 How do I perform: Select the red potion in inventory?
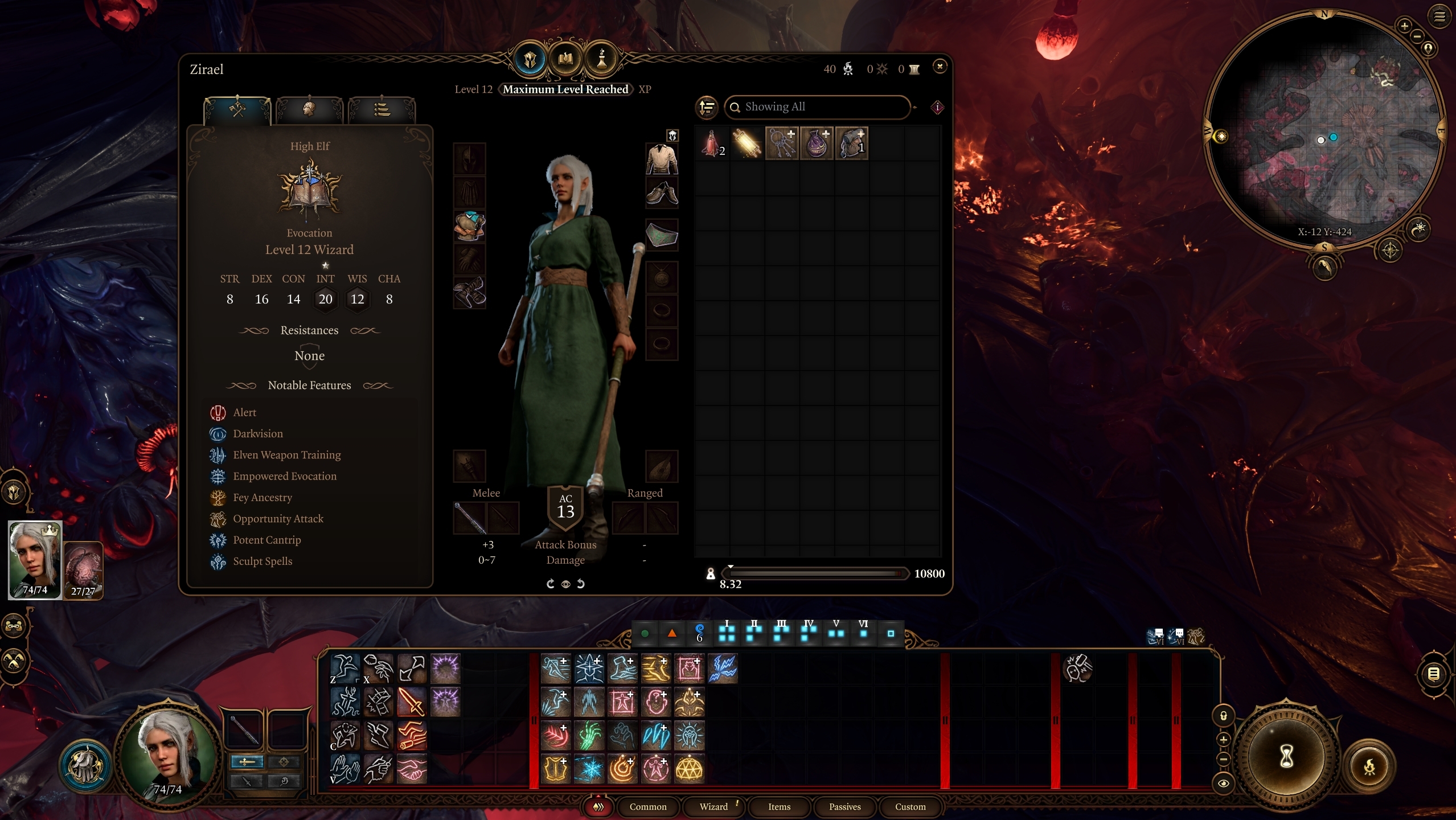pyautogui.click(x=712, y=143)
